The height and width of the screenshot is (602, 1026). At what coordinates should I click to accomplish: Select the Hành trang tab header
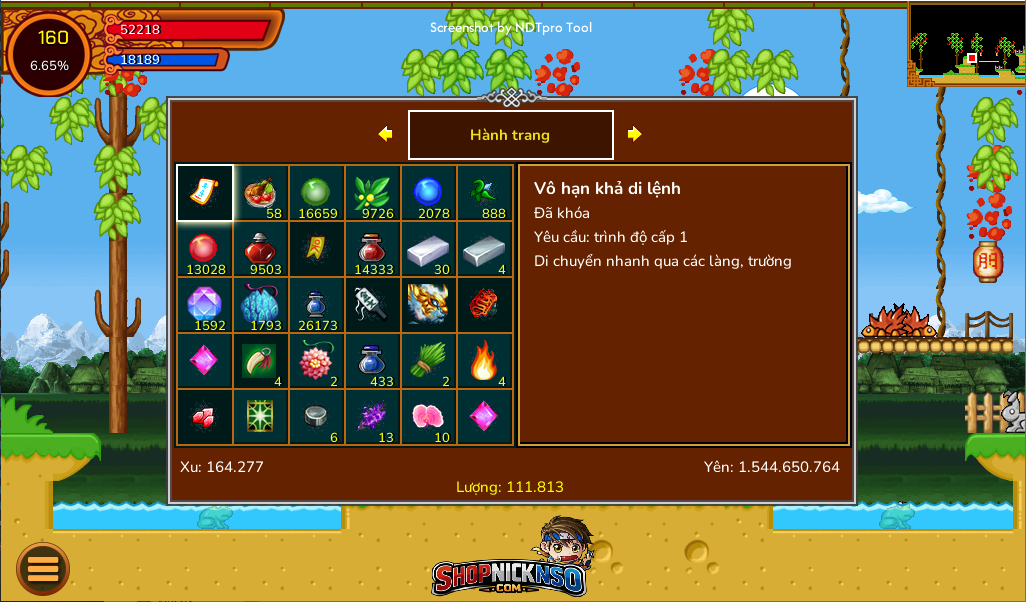(510, 135)
